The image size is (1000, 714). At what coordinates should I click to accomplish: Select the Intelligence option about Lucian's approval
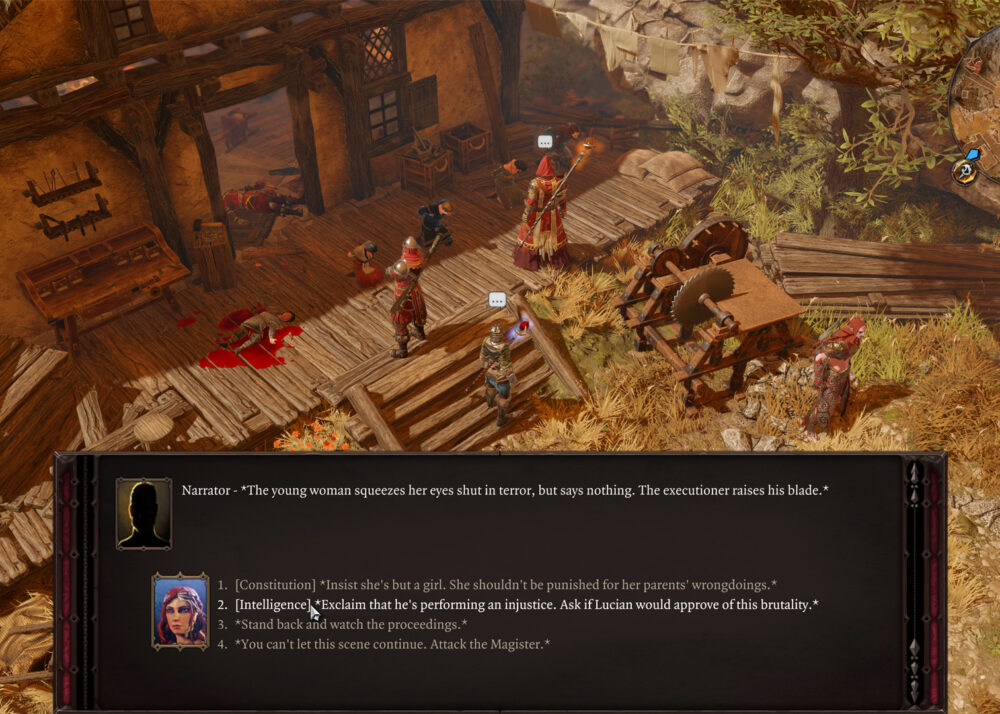(x=526, y=605)
